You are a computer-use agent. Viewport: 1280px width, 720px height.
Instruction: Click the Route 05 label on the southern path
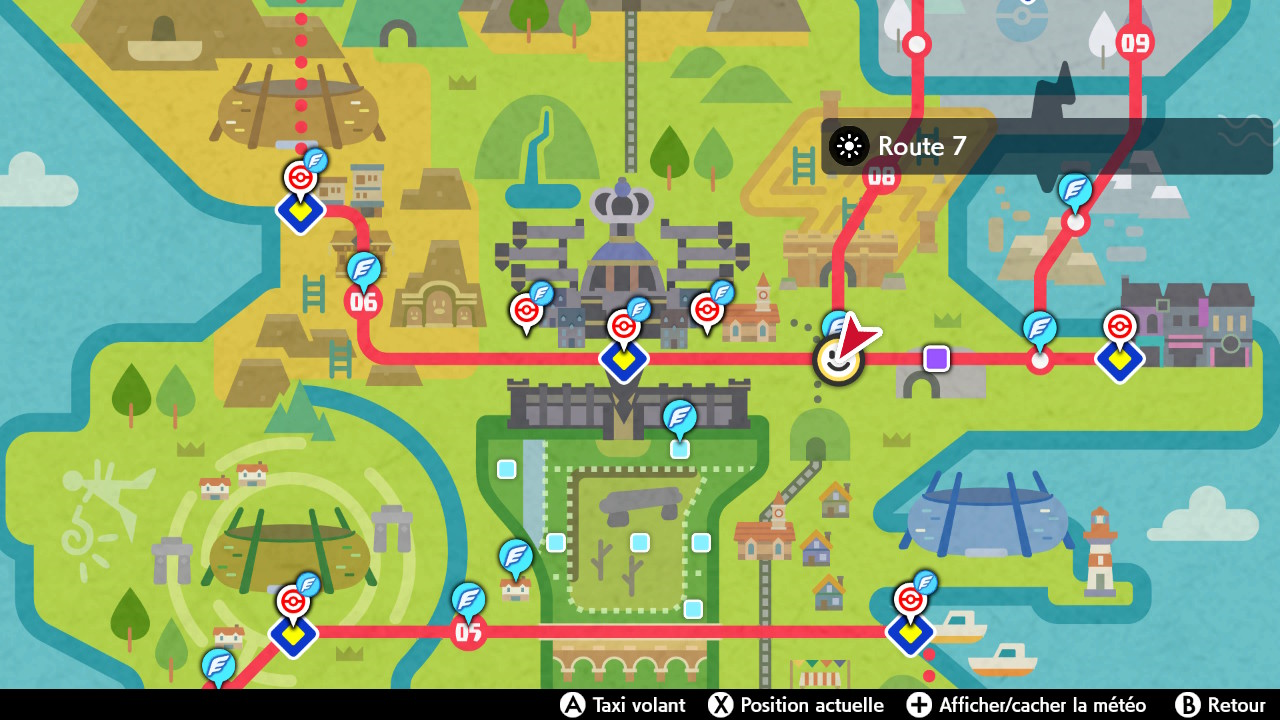pyautogui.click(x=469, y=632)
